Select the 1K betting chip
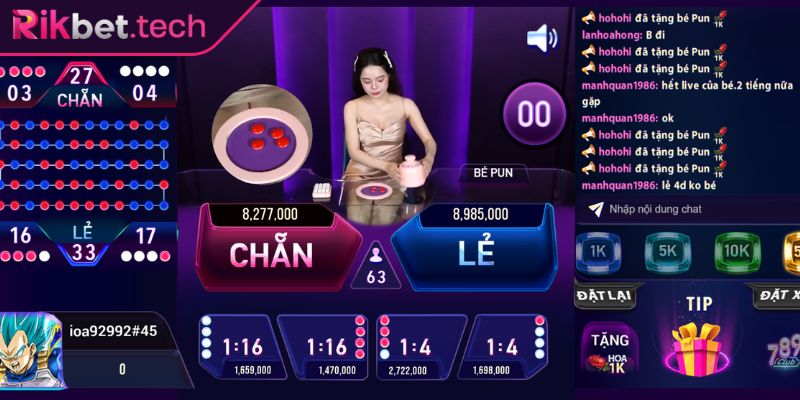800x400 pixels. point(599,252)
